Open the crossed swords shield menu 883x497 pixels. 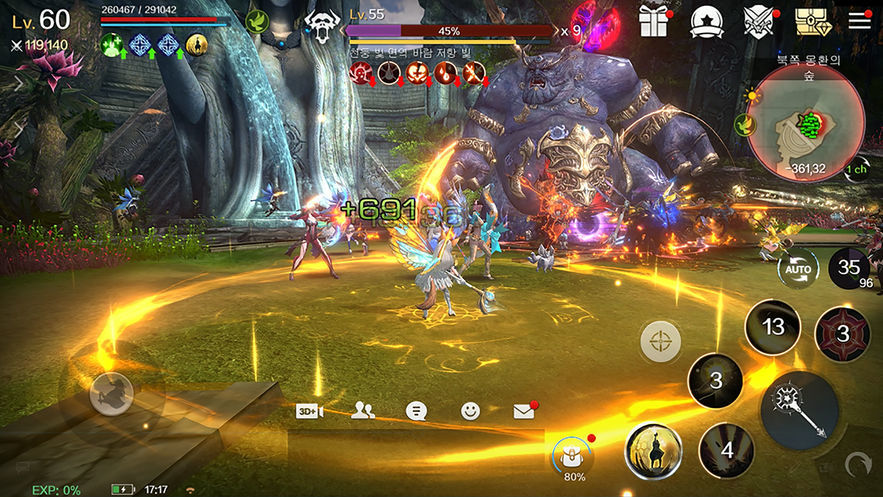758,22
